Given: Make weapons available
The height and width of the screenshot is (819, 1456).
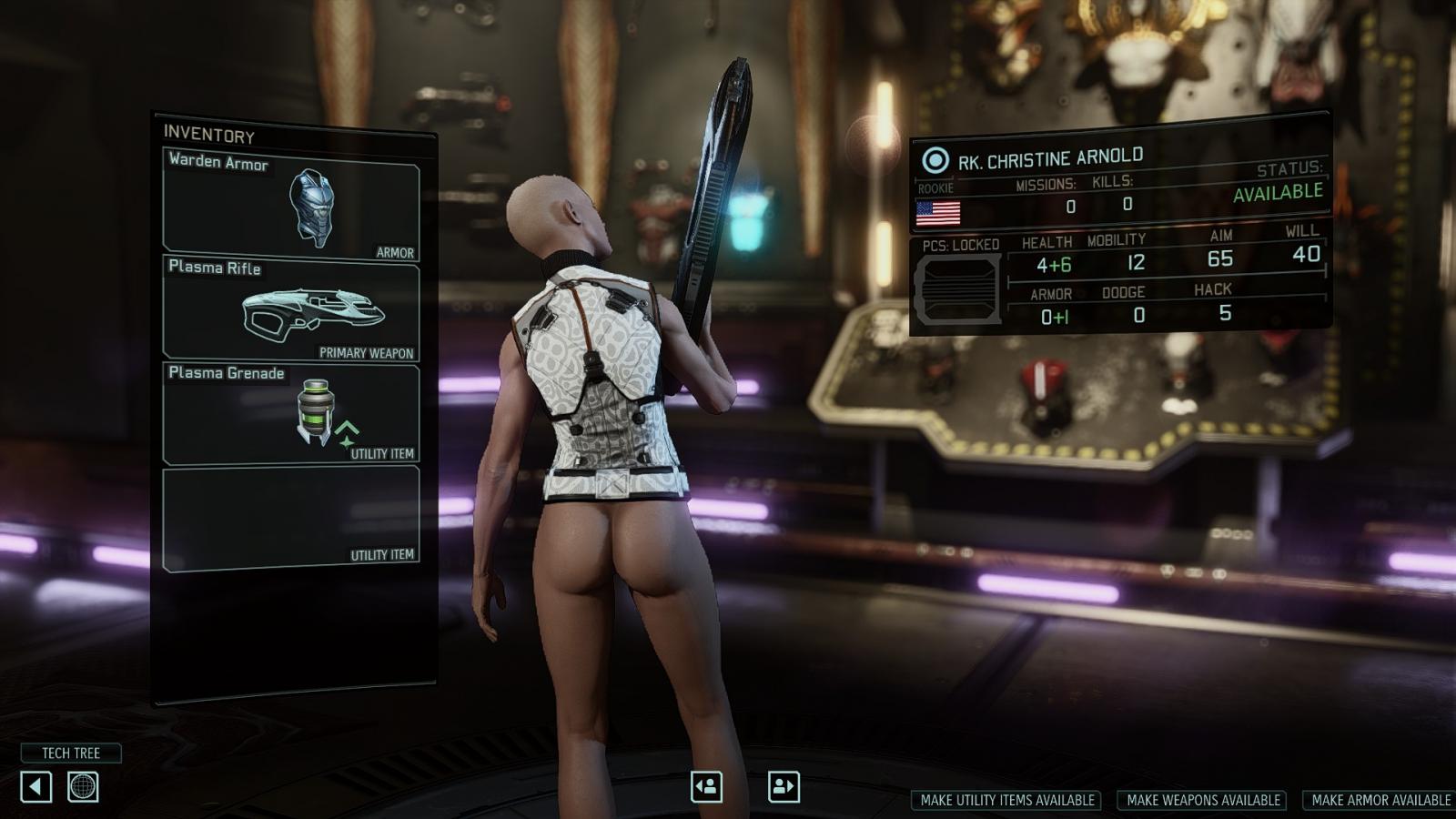Looking at the screenshot, I should click(x=1203, y=800).
